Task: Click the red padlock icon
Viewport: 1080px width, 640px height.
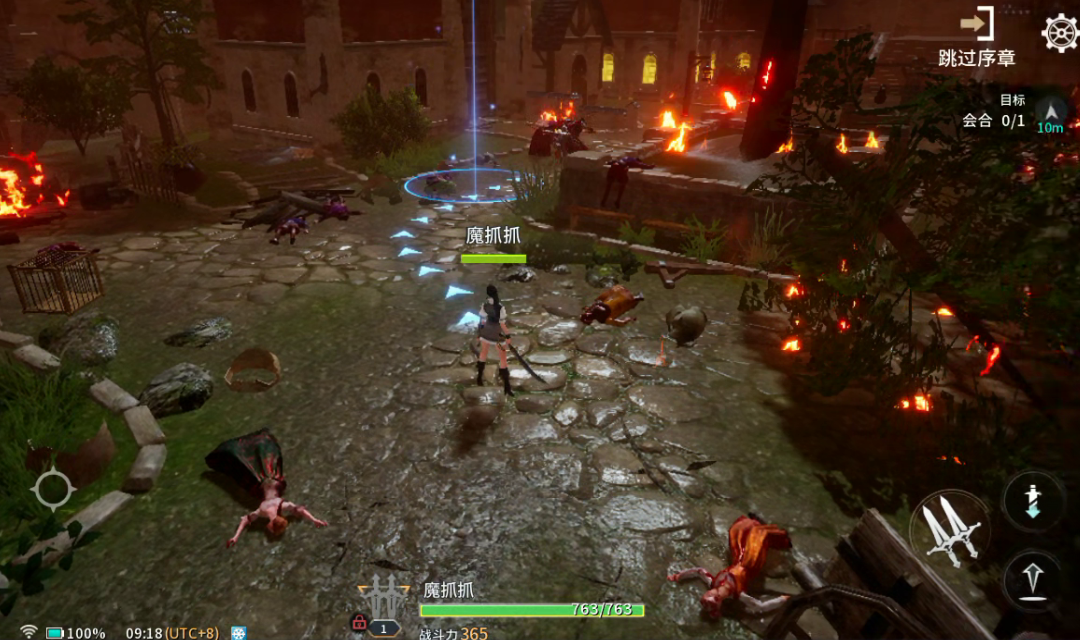Action: [358, 623]
